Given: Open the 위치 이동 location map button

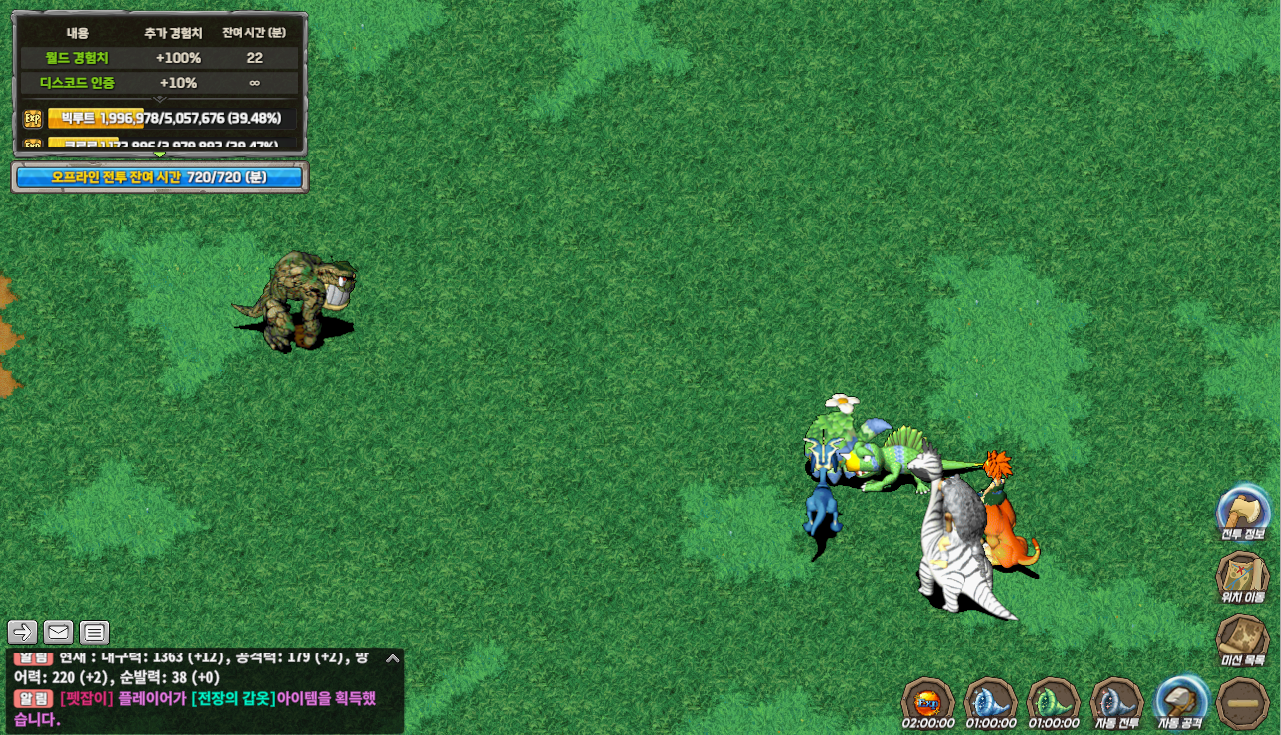Looking at the screenshot, I should tap(1242, 574).
